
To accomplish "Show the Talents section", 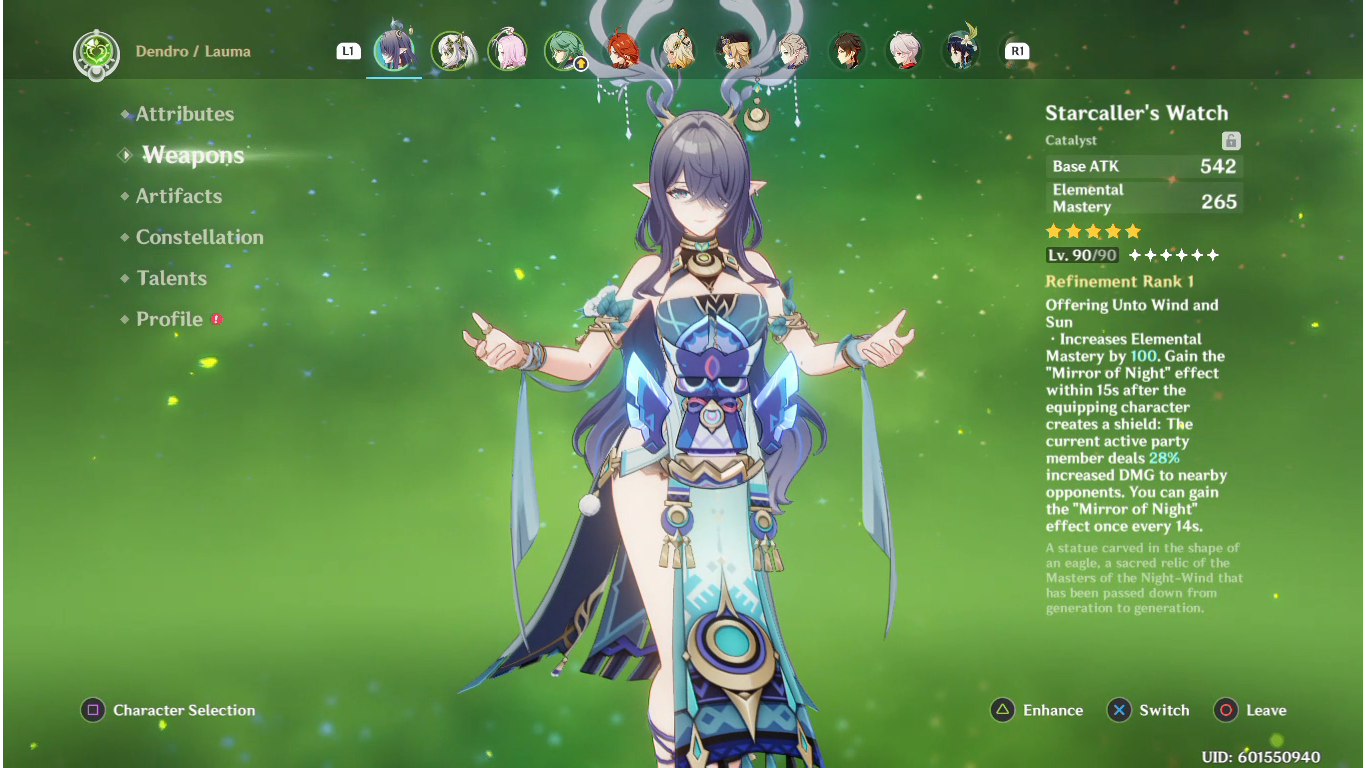I will click(171, 278).
